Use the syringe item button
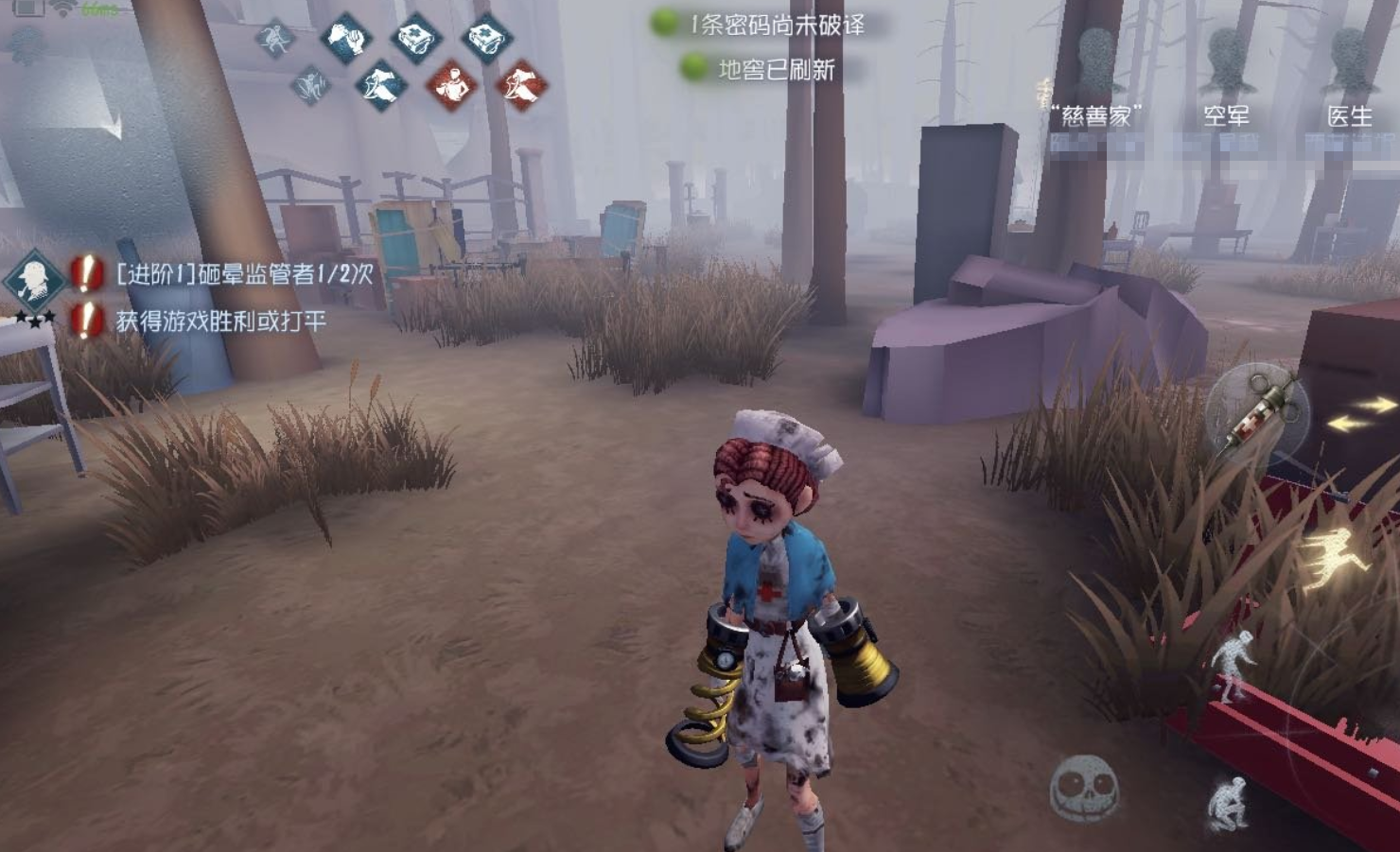This screenshot has width=1400, height=852. click(1256, 413)
